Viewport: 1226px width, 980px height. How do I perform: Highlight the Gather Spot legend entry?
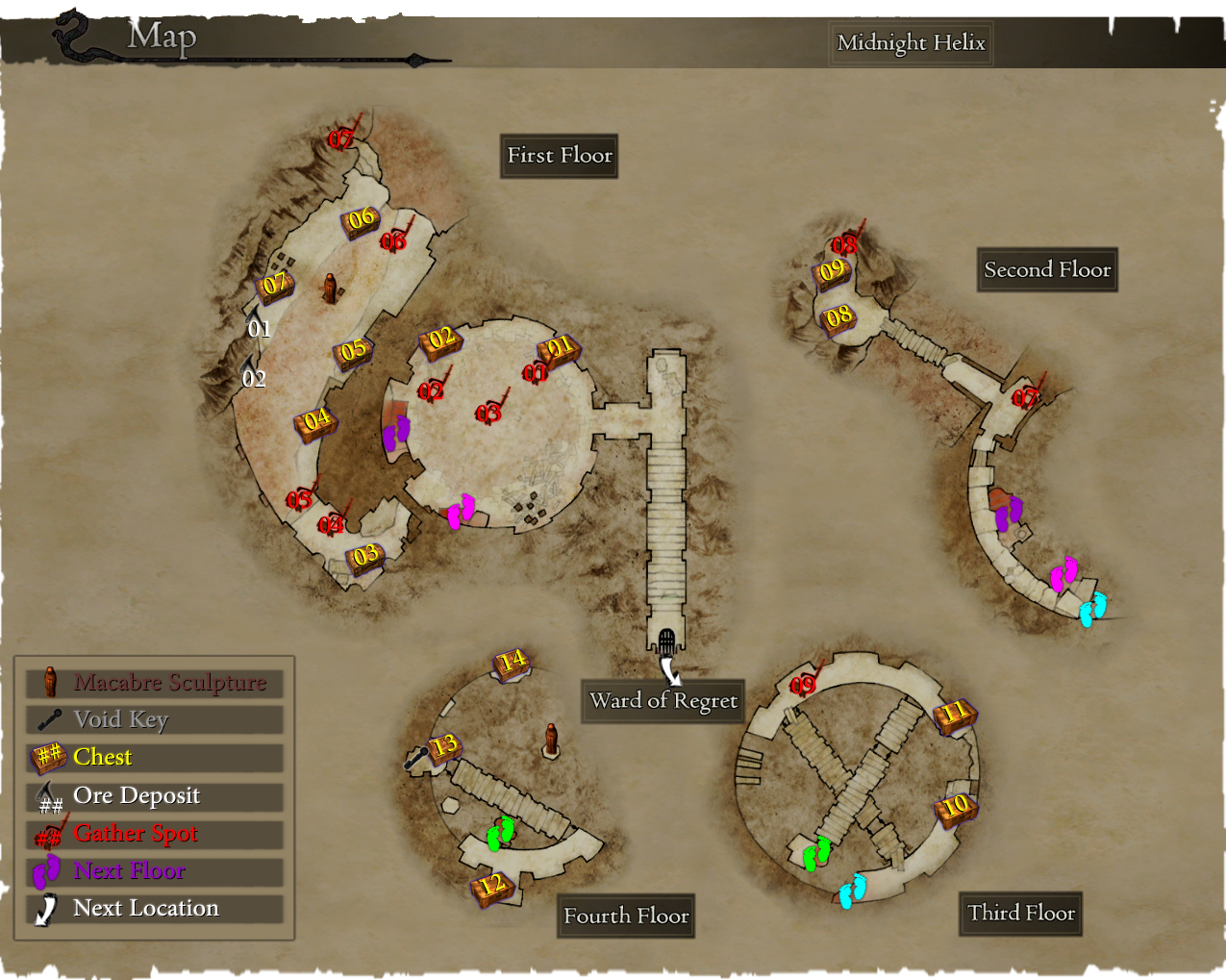[154, 834]
